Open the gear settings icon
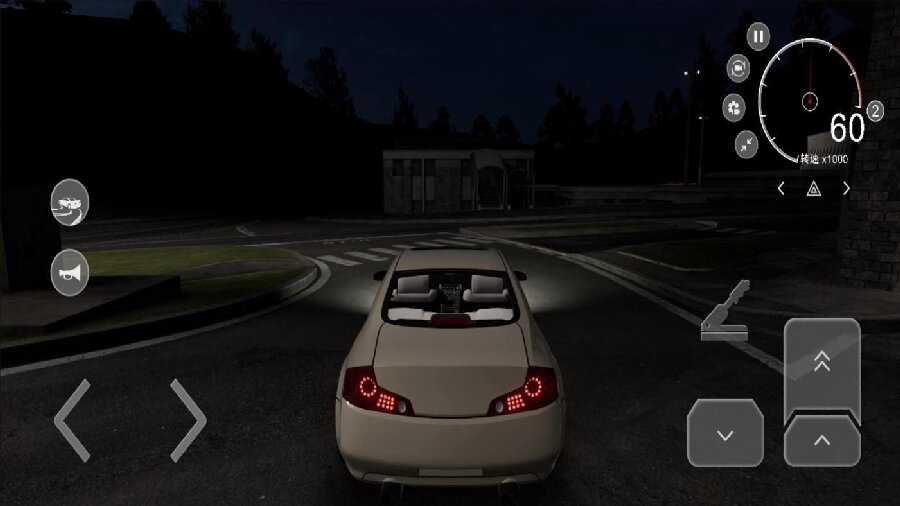The image size is (900, 506). point(734,107)
